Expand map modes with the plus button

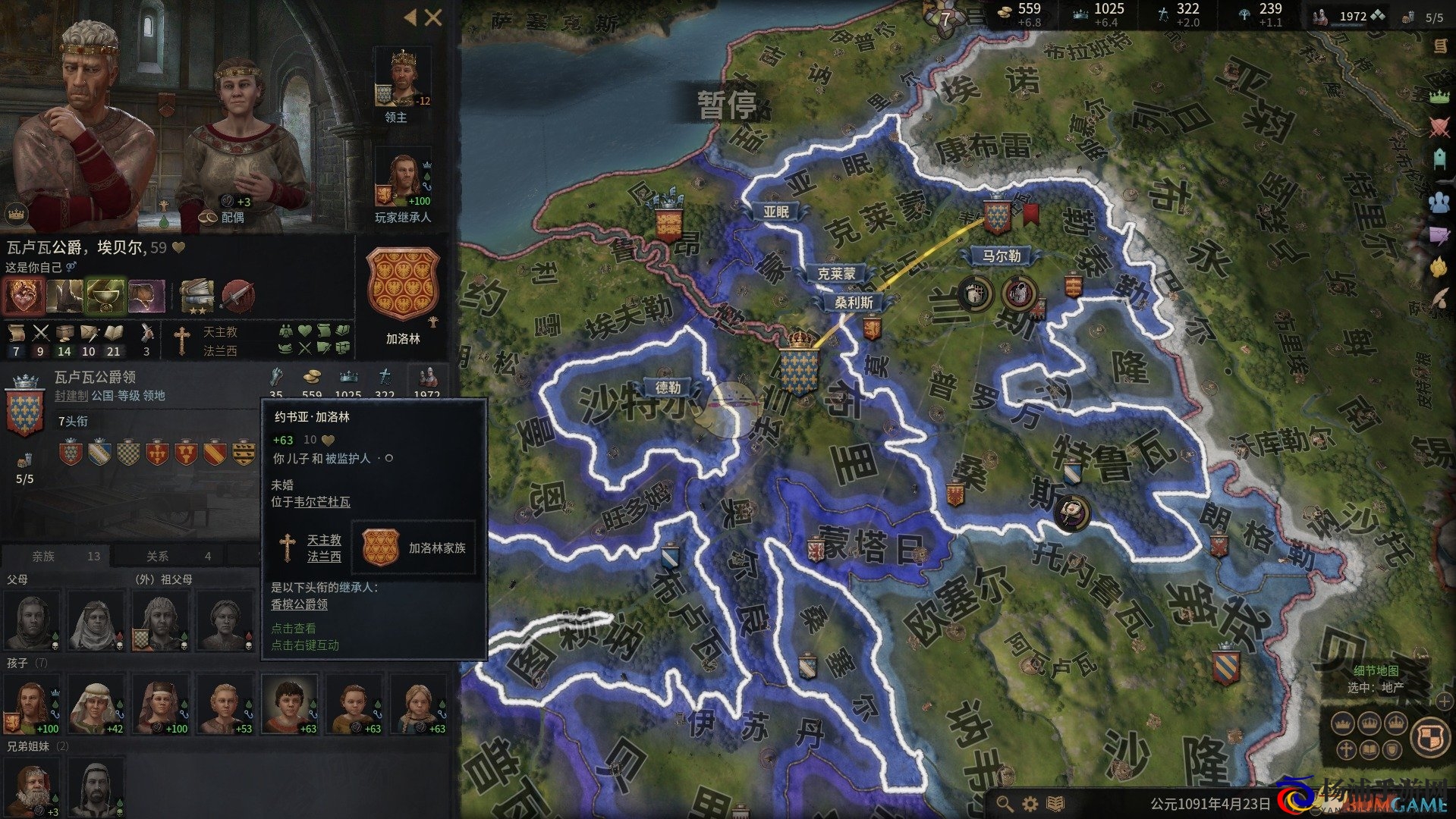tap(1443, 701)
